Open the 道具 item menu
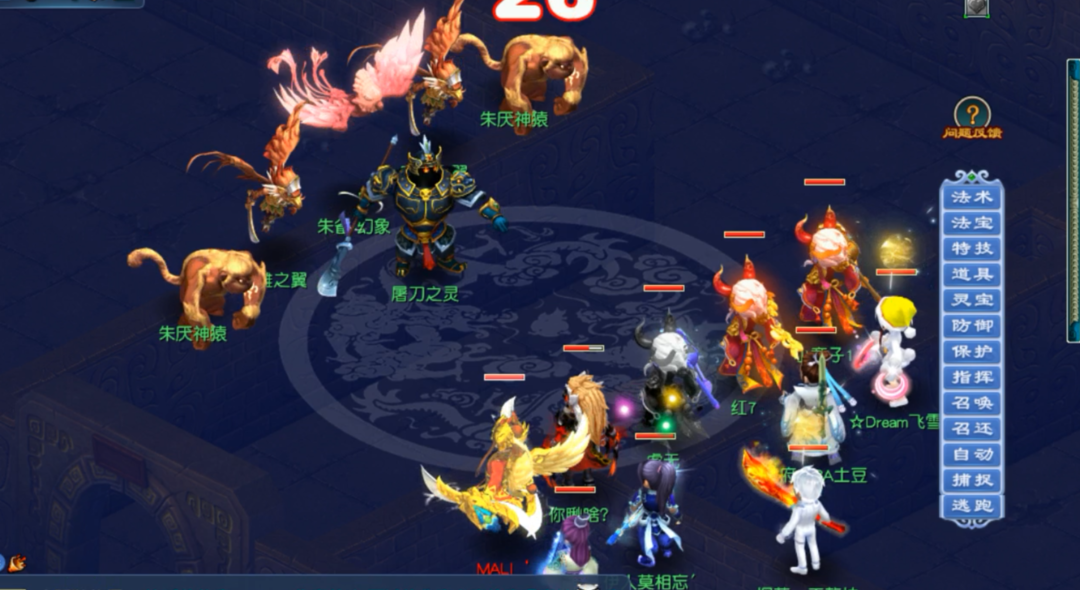 pos(971,274)
